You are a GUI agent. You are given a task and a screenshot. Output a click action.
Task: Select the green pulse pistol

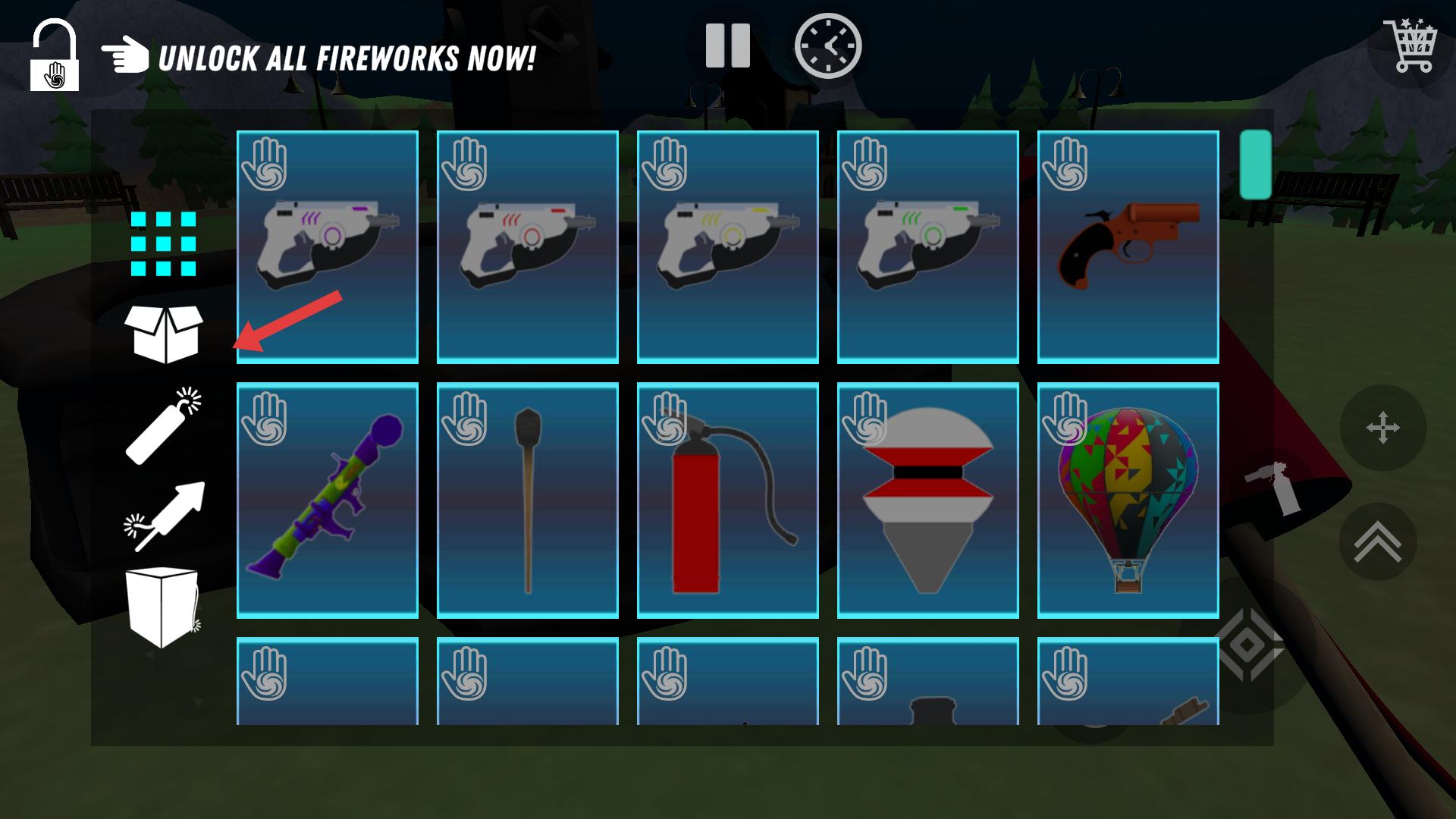coord(928,246)
